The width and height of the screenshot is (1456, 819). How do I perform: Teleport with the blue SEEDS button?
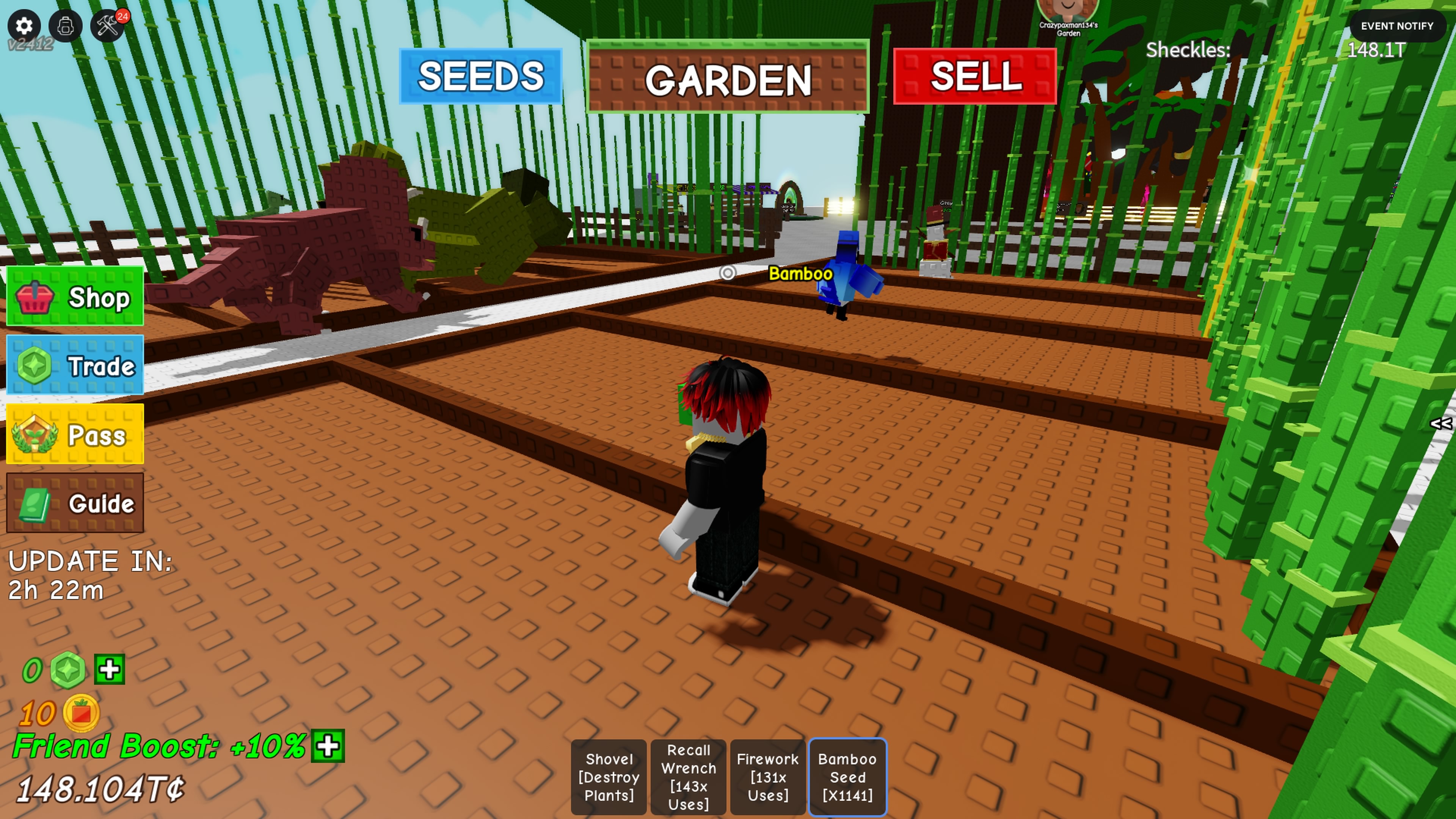coord(480,76)
